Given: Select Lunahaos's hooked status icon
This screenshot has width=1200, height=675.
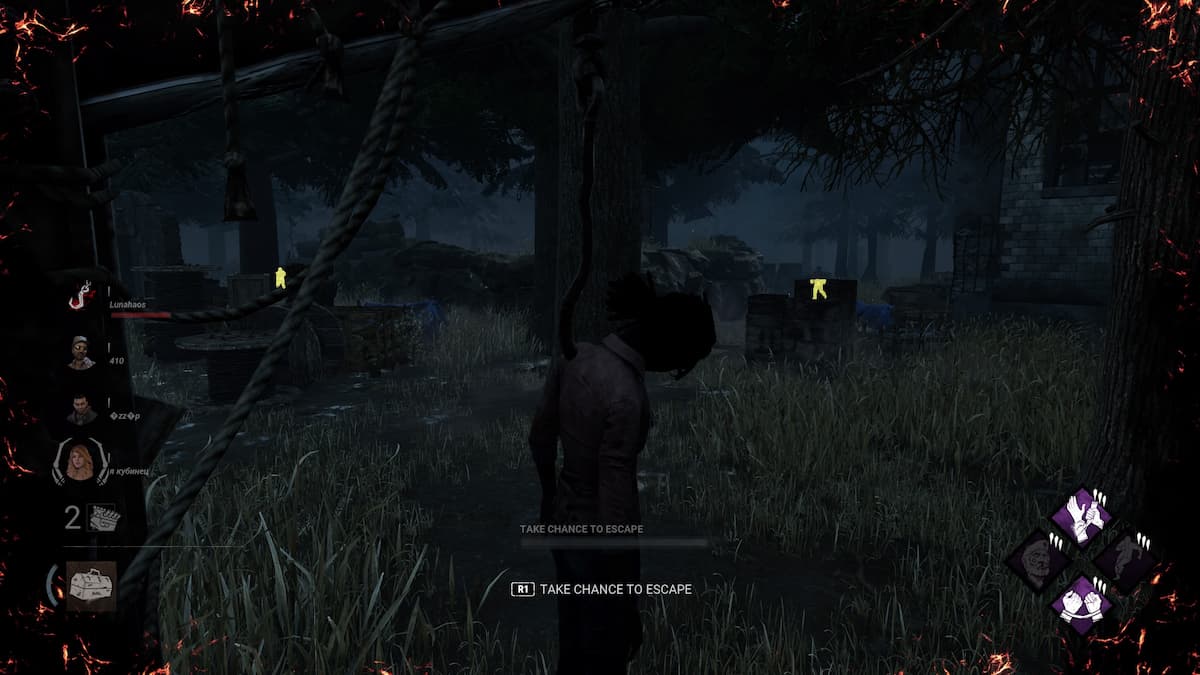Looking at the screenshot, I should click(82, 296).
